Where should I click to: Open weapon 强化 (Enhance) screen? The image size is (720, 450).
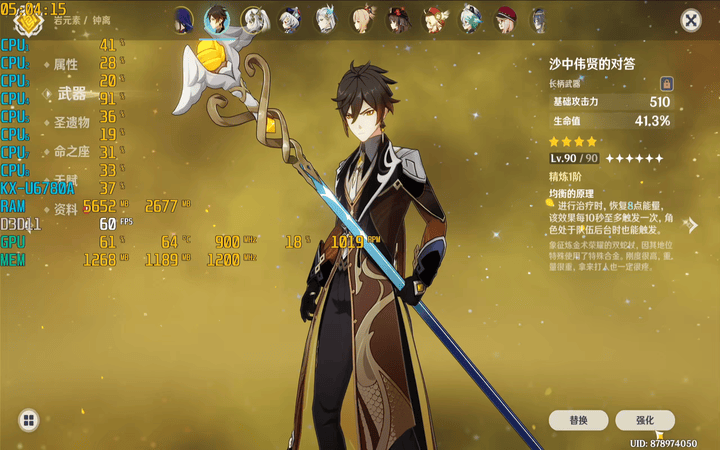click(x=645, y=421)
